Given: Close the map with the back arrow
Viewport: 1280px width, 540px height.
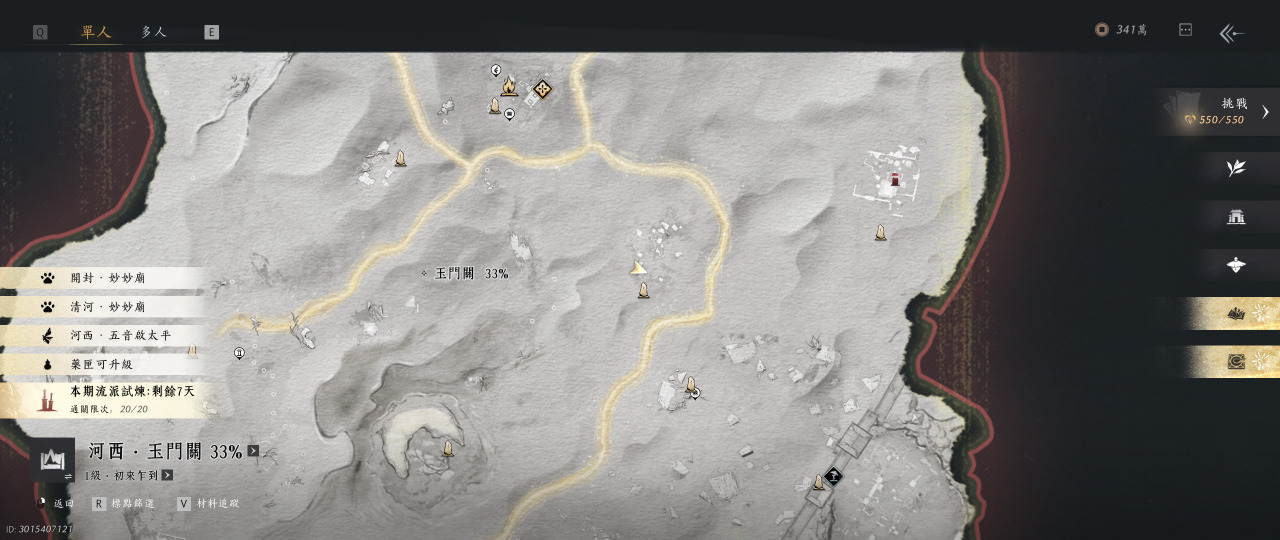Looking at the screenshot, I should pyautogui.click(x=1231, y=33).
